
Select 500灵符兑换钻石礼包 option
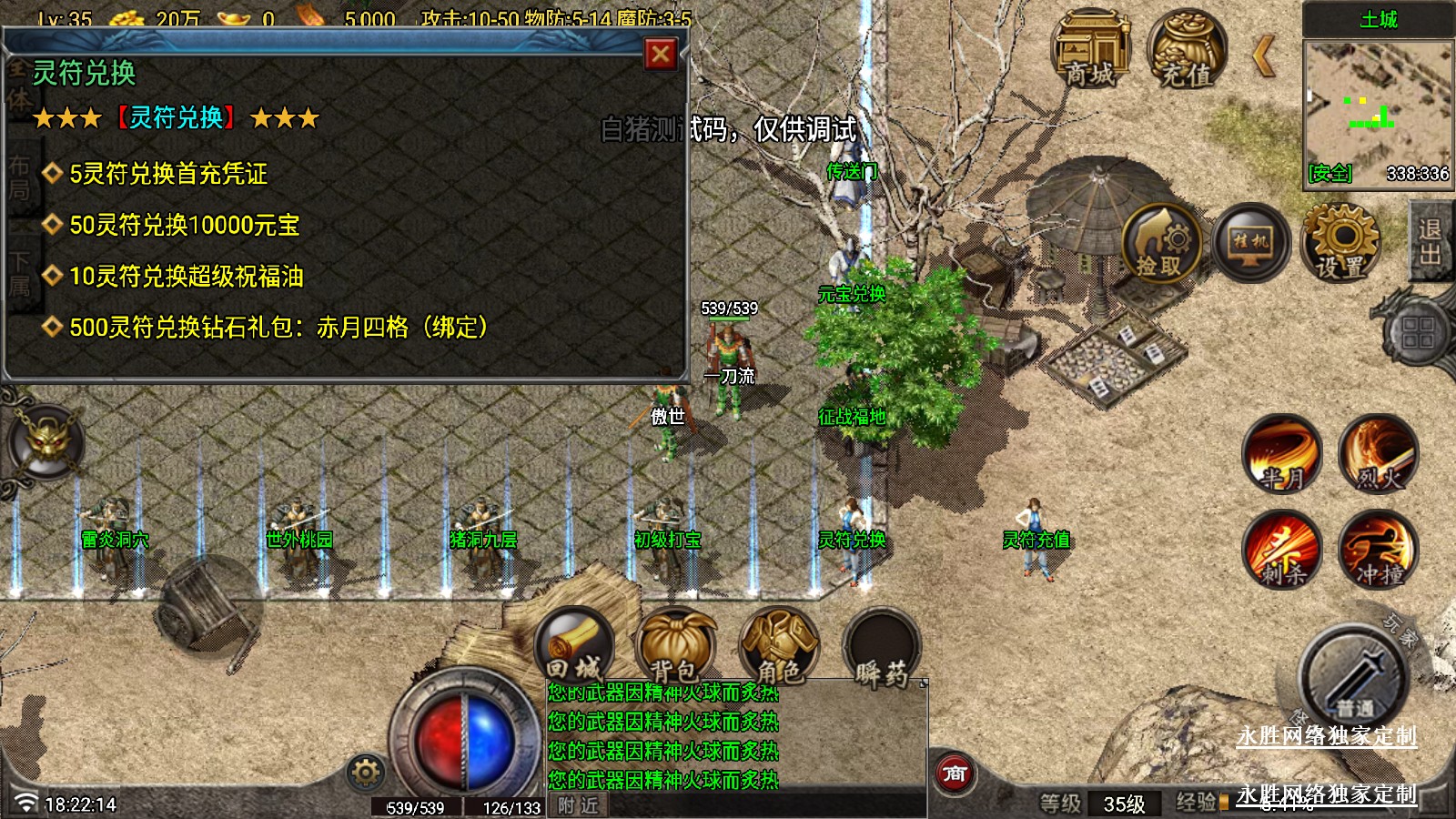[278, 327]
